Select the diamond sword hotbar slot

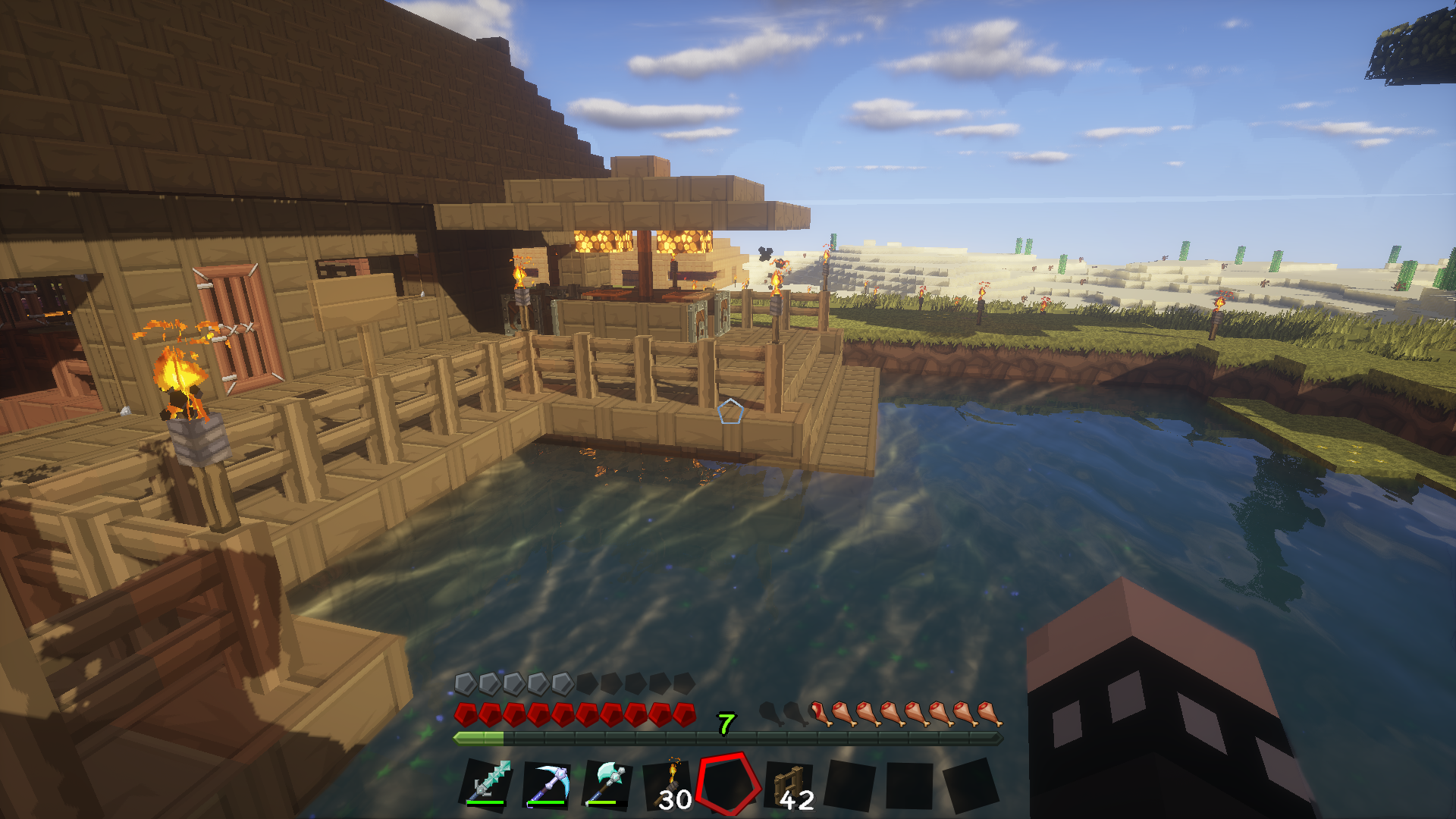[x=486, y=784]
